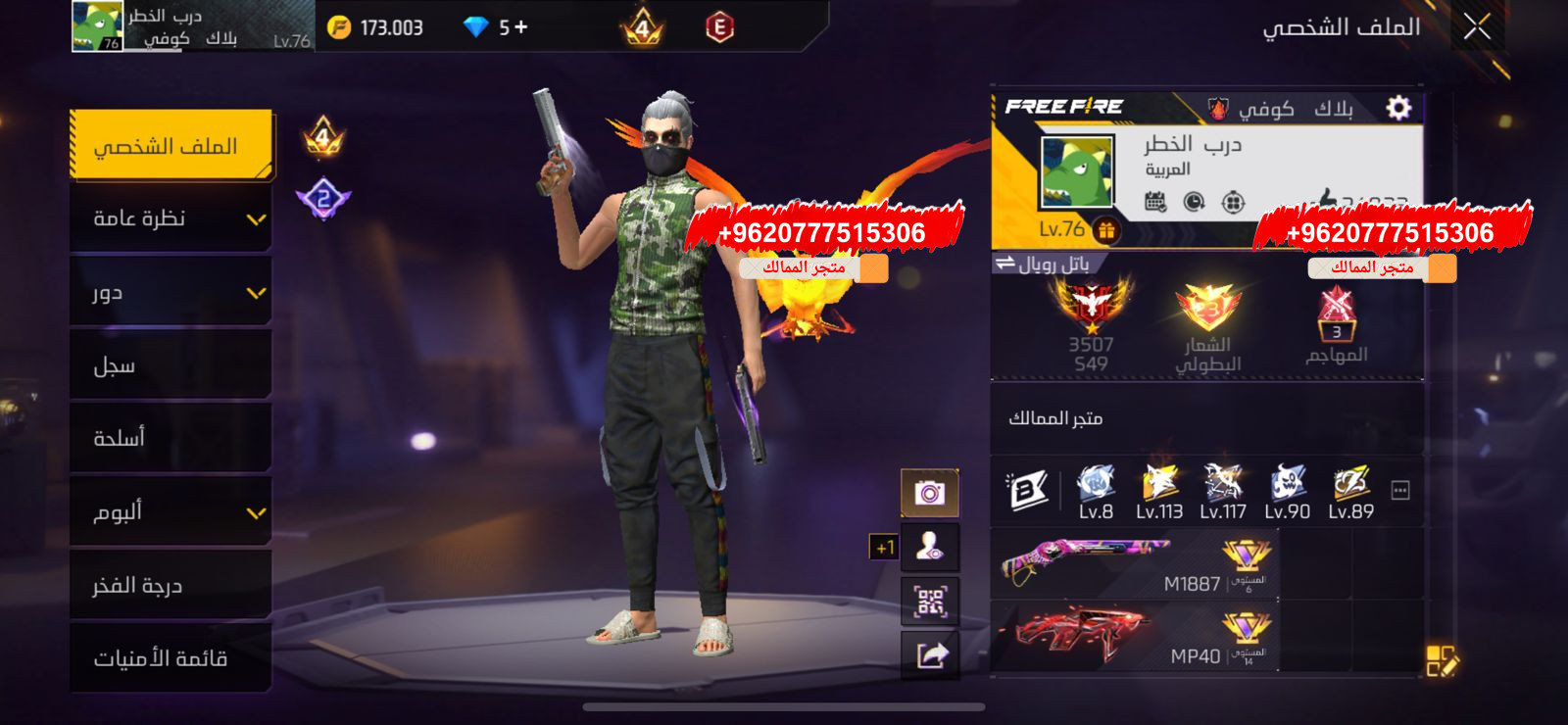The width and height of the screenshot is (1568, 725).
Task: Close the profile screen with the X
Action: click(x=1477, y=27)
